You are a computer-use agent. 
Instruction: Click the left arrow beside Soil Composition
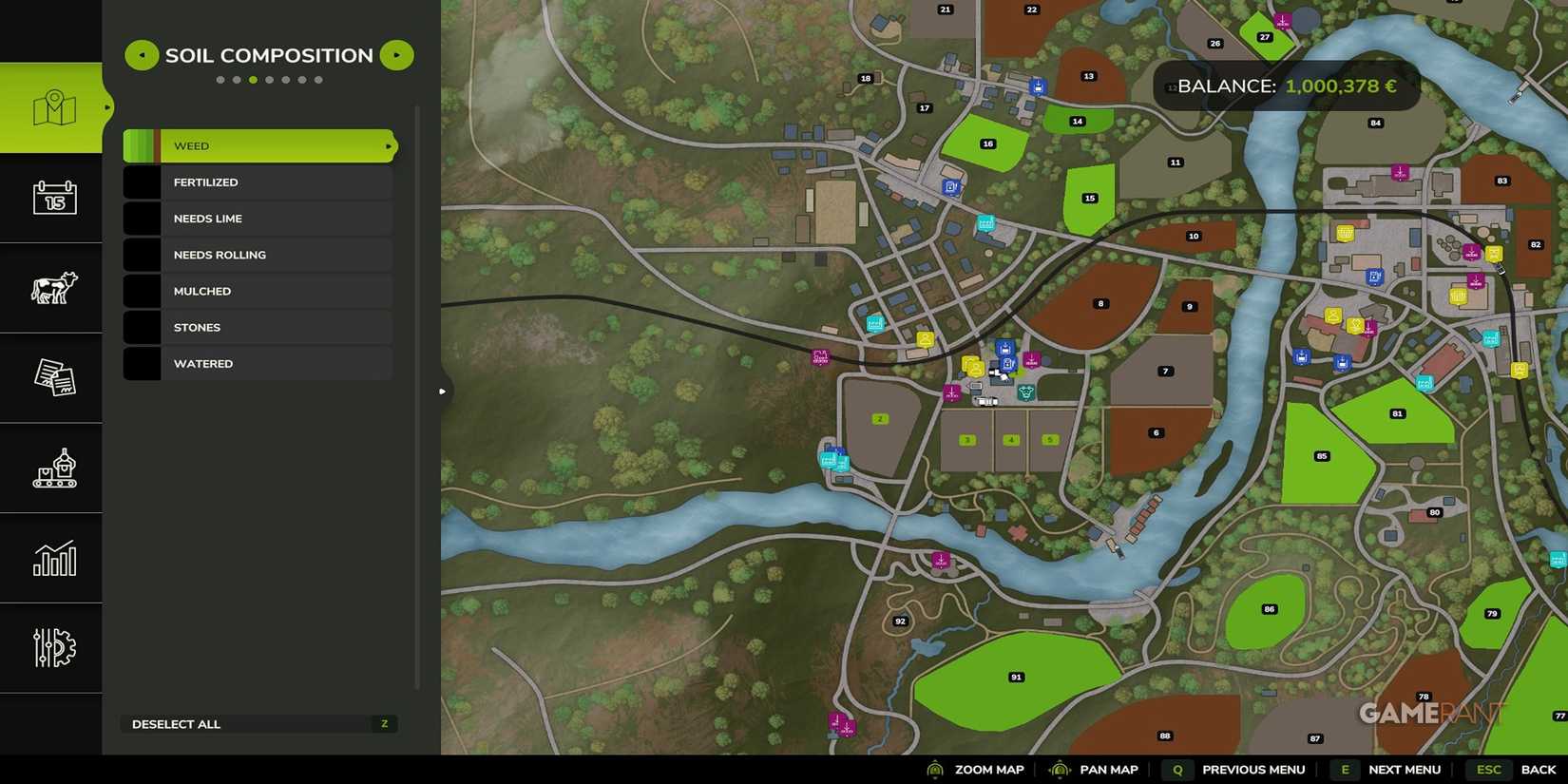(x=141, y=55)
